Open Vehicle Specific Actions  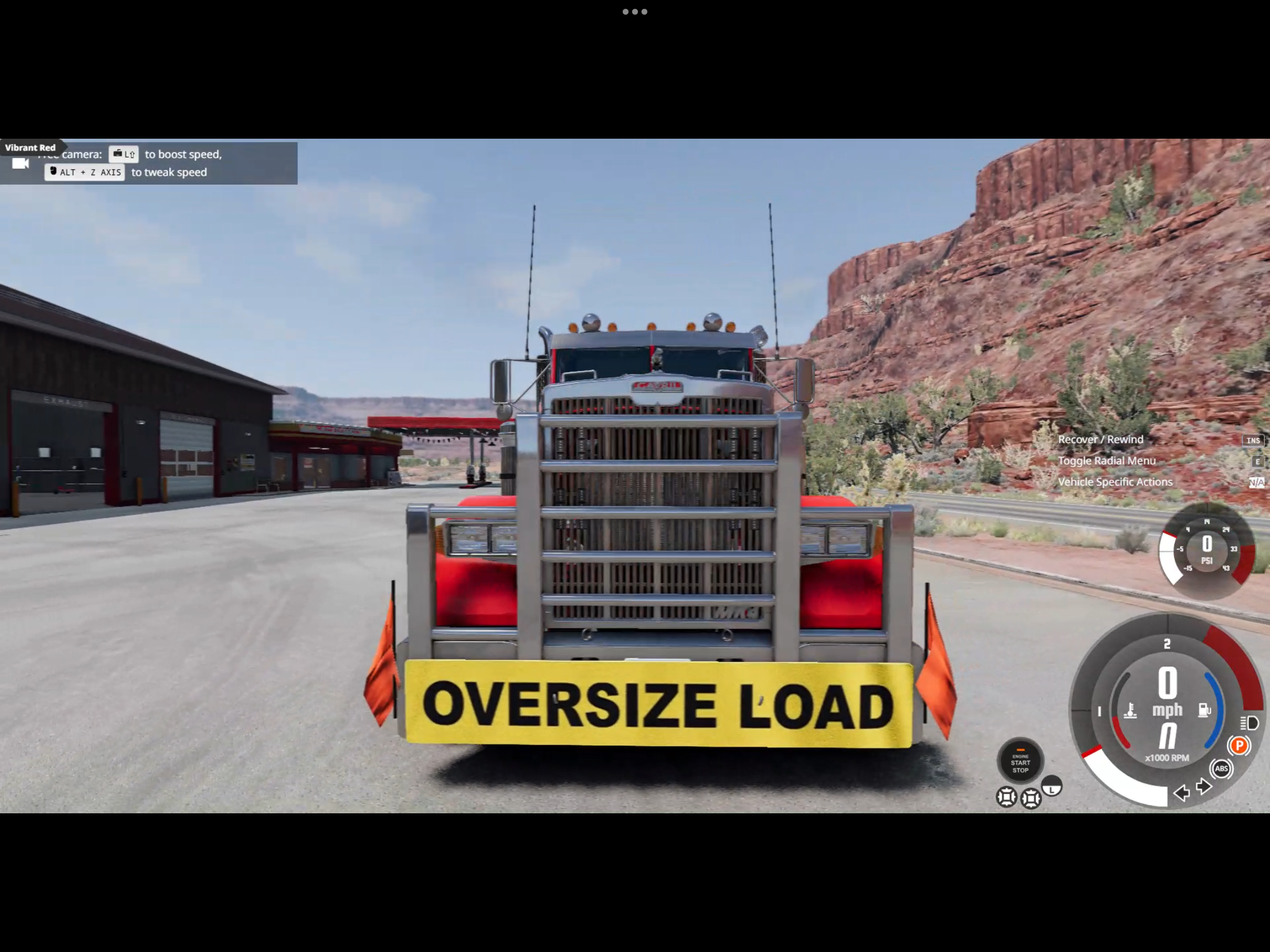(x=1115, y=482)
